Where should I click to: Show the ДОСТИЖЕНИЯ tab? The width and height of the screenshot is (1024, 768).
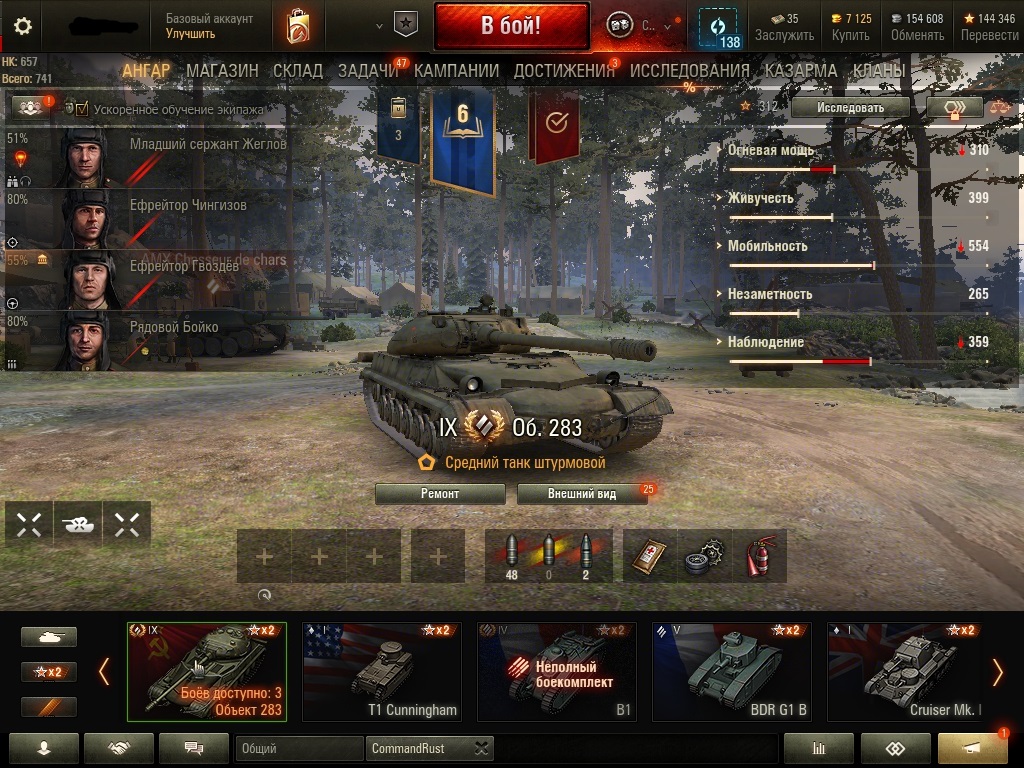[x=564, y=71]
